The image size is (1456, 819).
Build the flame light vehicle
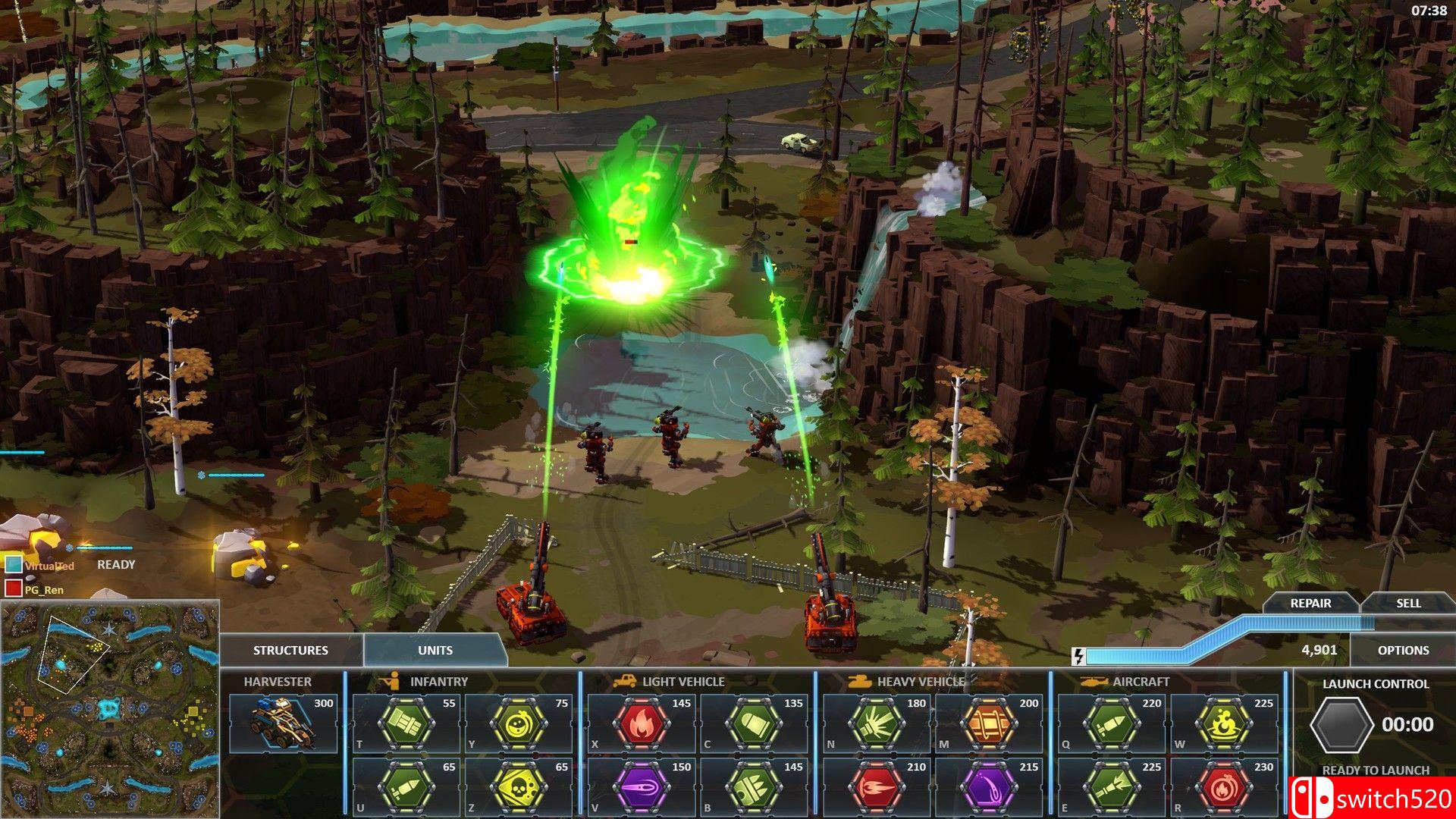tap(642, 723)
